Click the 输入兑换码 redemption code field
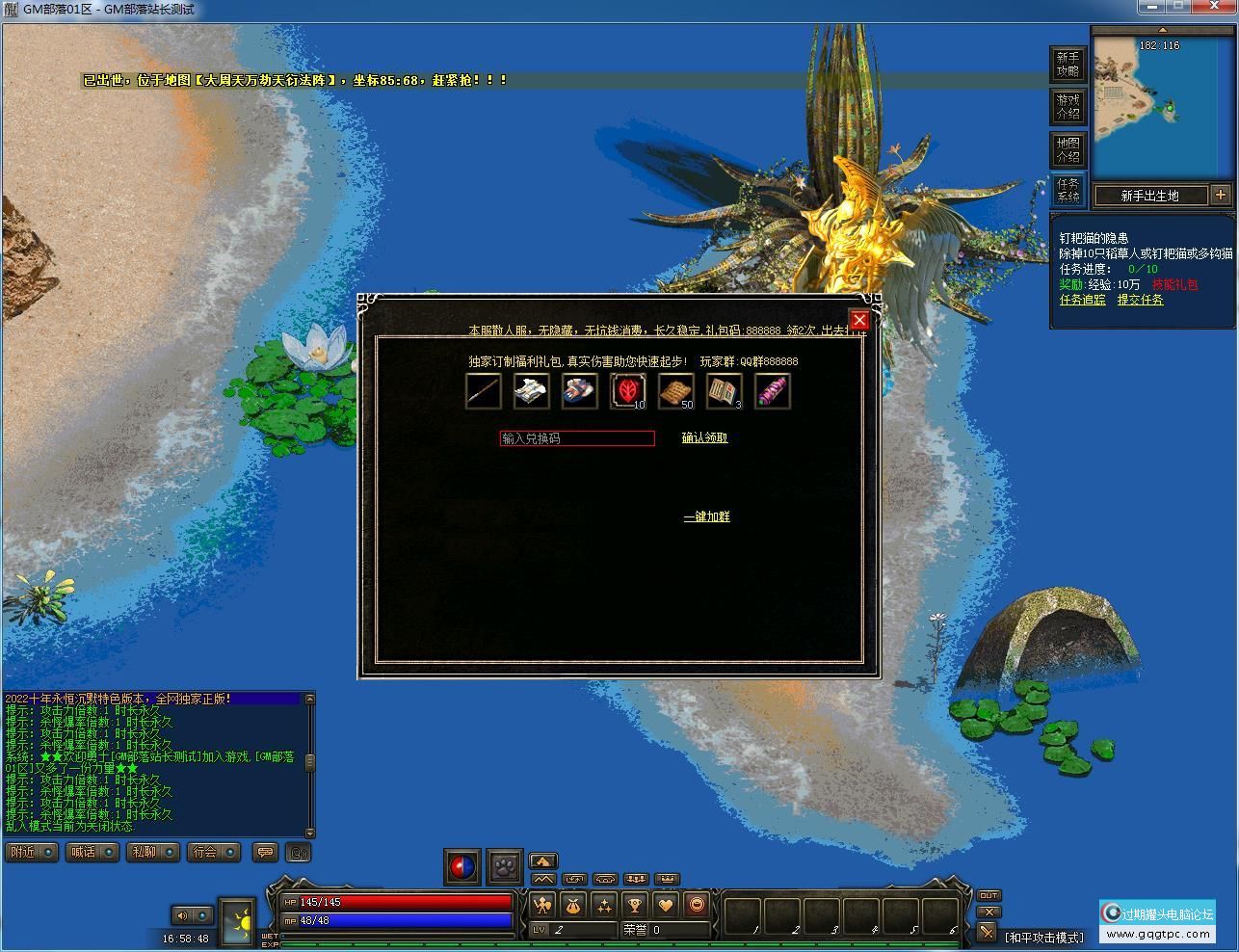Screen dimensions: 1239x952 pos(577,438)
